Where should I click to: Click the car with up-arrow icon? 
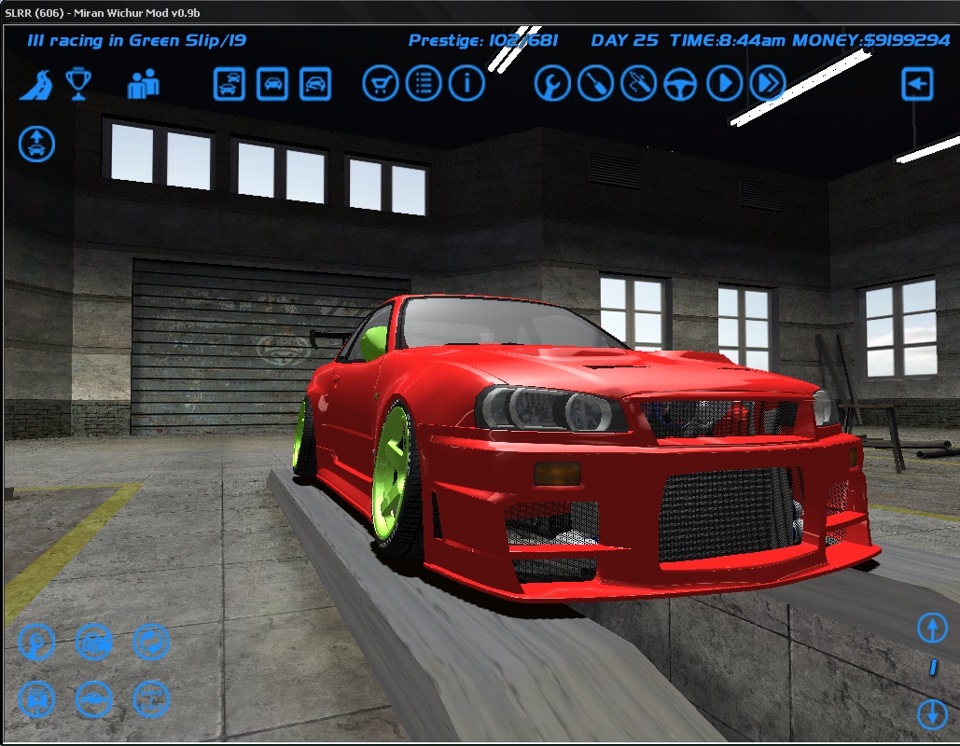[37, 144]
